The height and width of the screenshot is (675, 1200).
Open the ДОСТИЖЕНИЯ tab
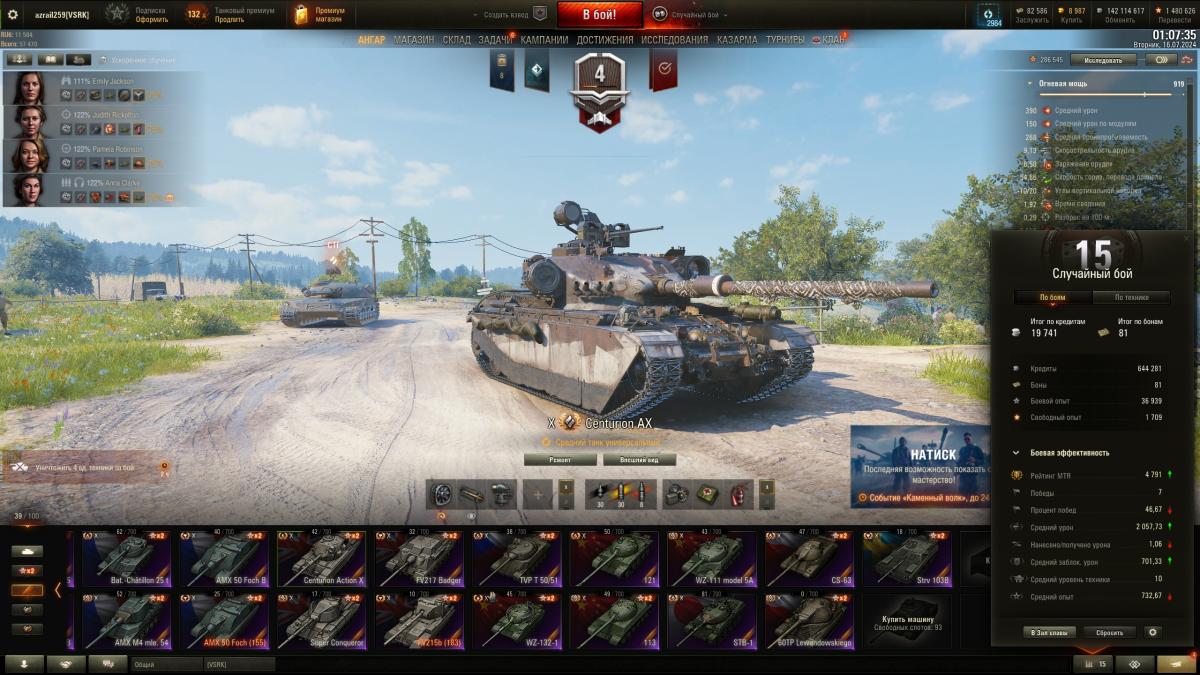pyautogui.click(x=605, y=40)
